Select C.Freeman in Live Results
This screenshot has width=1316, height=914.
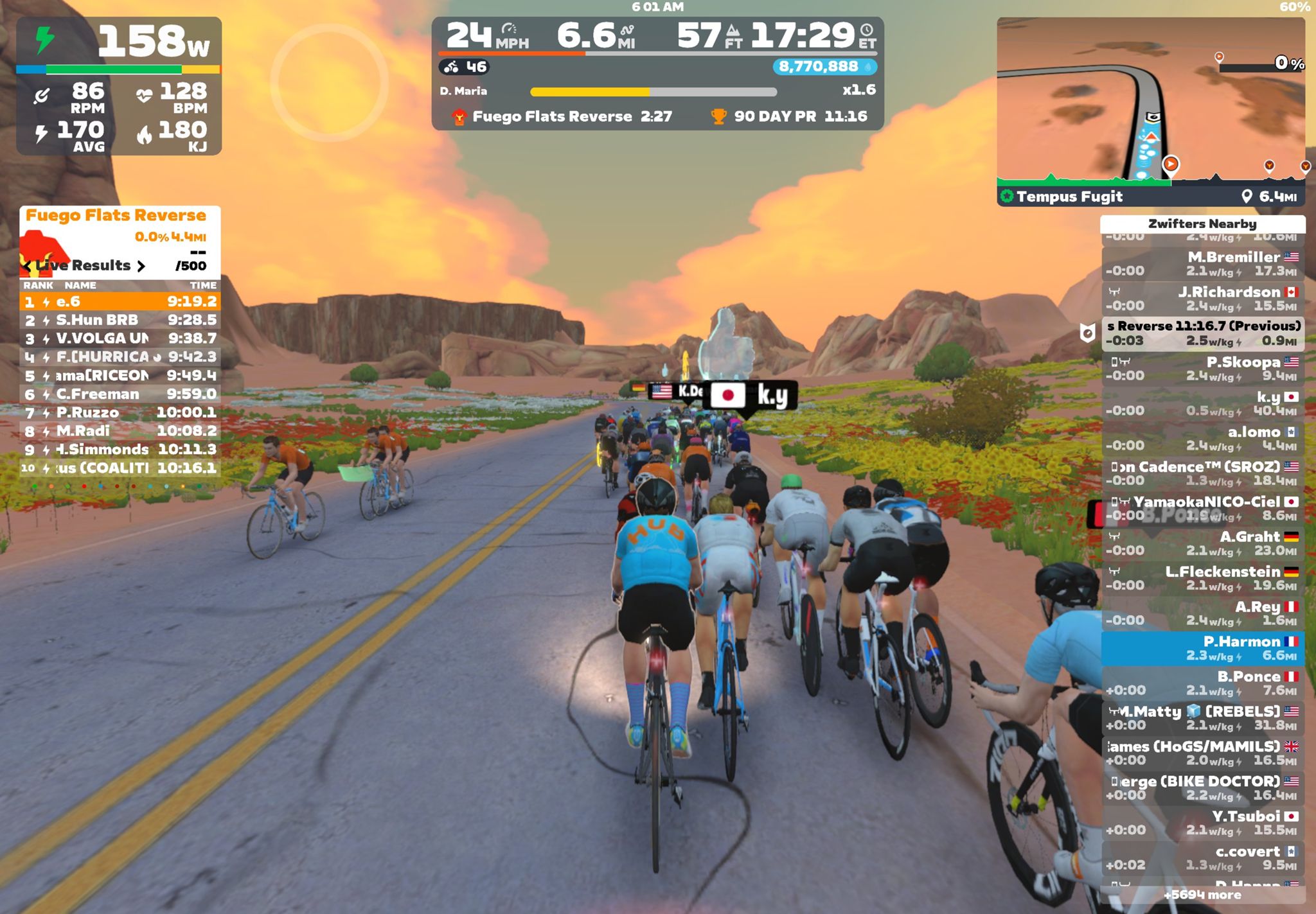pos(120,394)
